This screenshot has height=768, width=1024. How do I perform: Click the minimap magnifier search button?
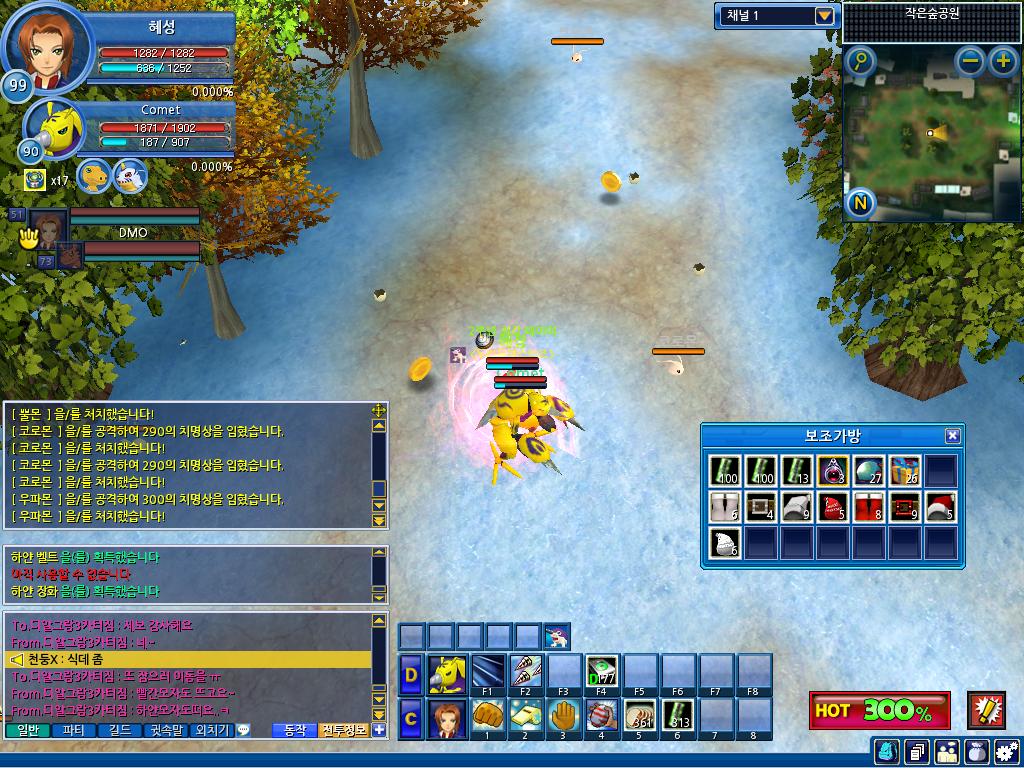click(860, 62)
